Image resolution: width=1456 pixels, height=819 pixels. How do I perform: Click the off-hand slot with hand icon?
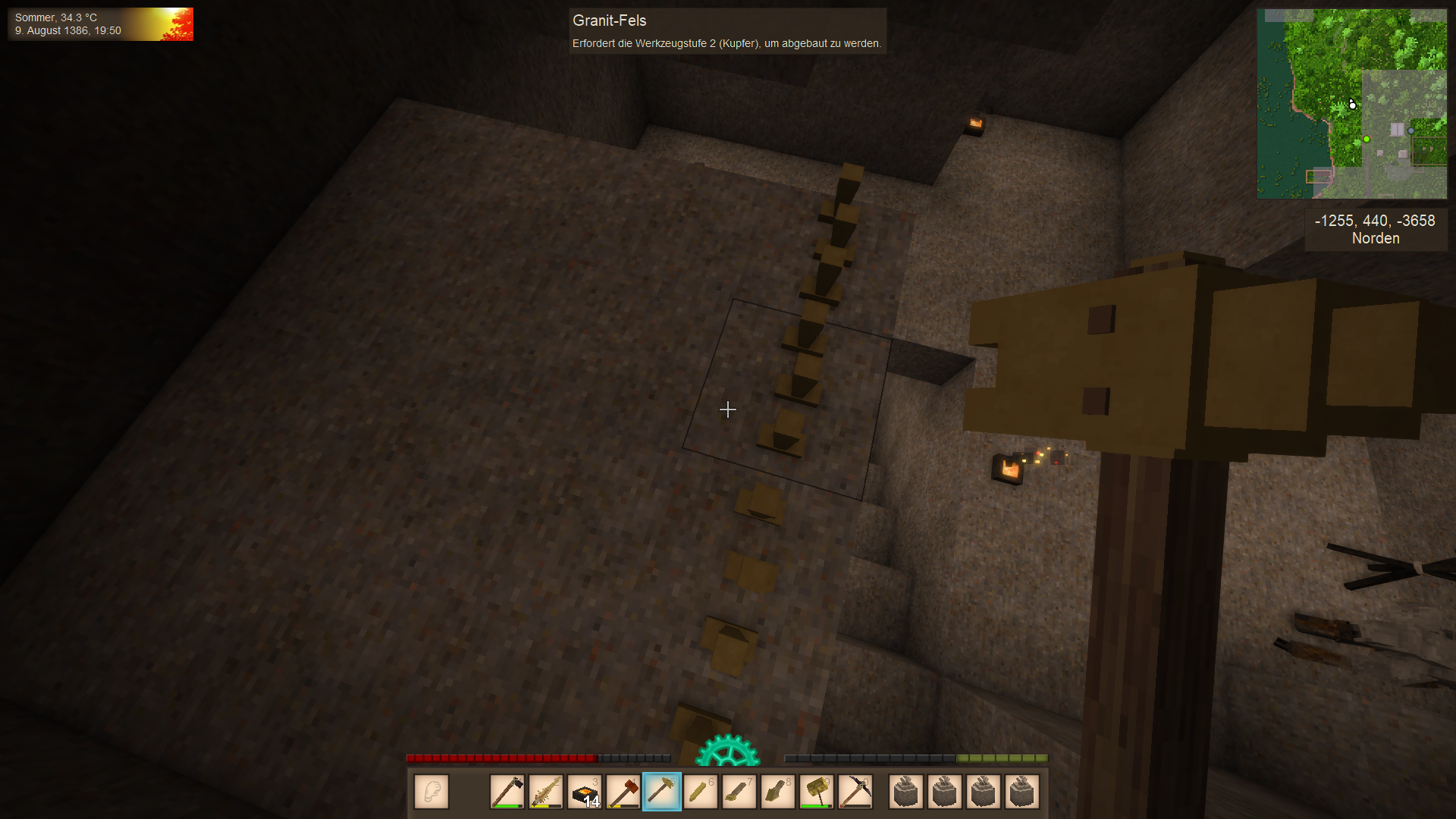click(431, 792)
